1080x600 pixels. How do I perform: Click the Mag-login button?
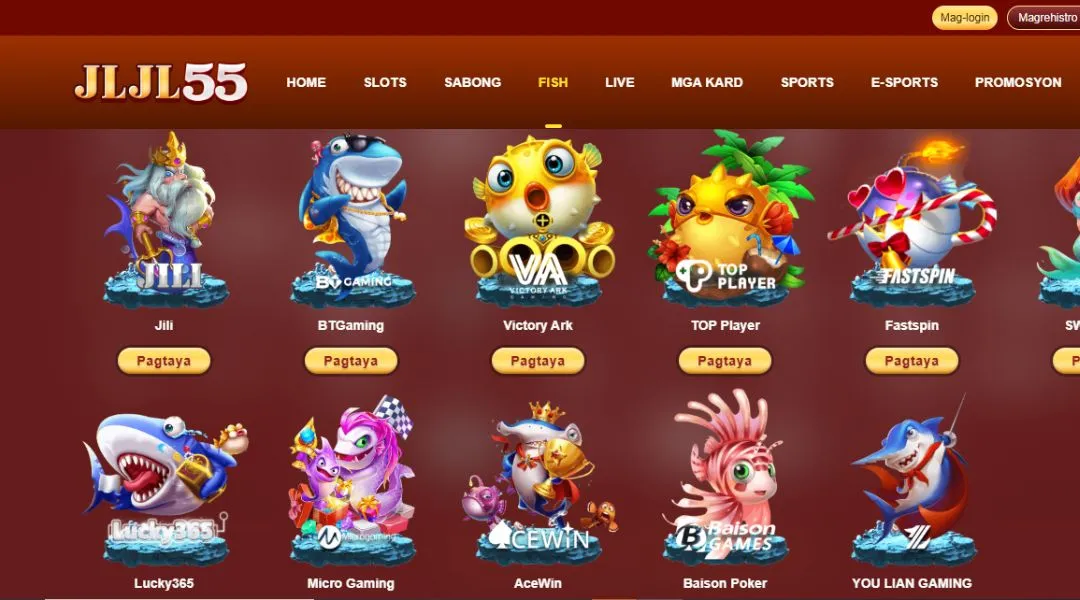[964, 18]
